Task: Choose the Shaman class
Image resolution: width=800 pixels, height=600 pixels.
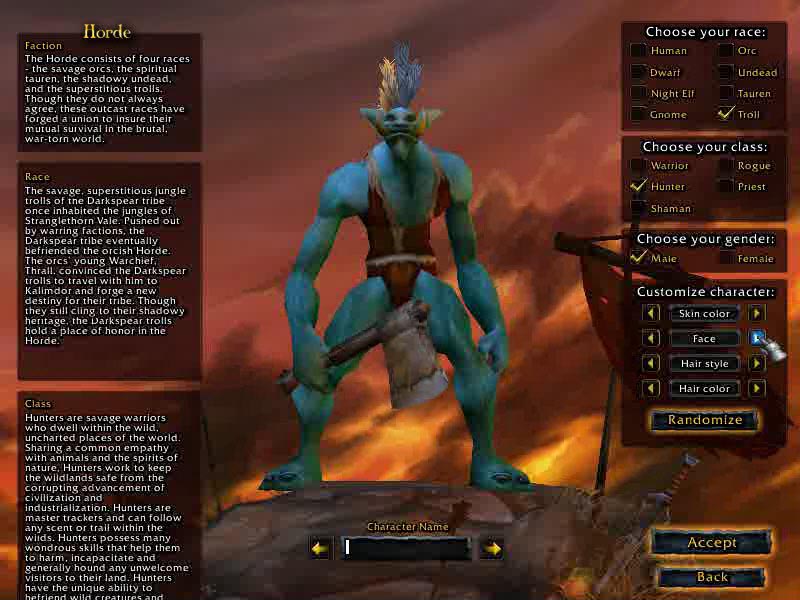Action: (x=638, y=208)
